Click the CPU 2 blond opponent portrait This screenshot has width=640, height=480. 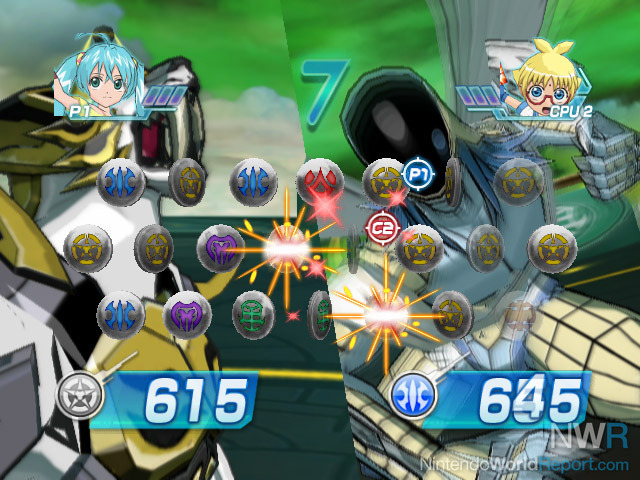click(x=542, y=76)
